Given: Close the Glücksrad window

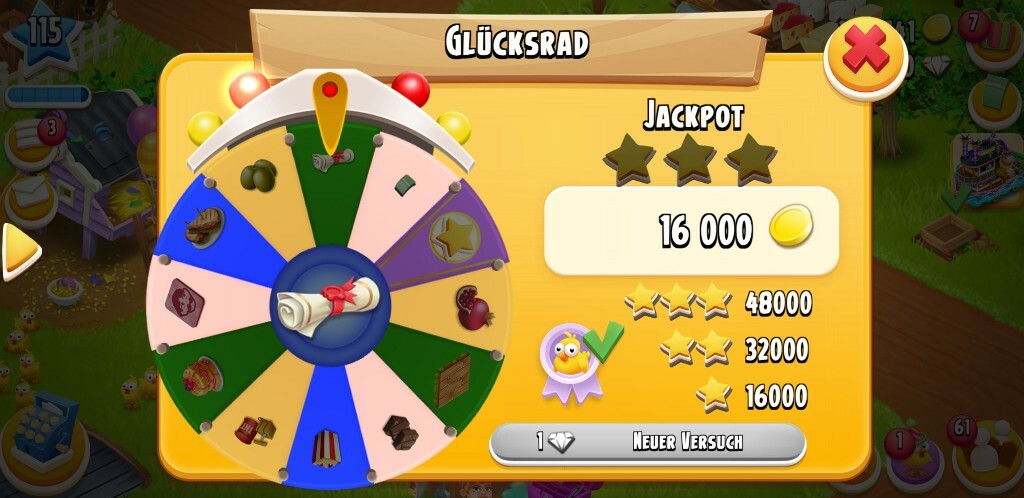Looking at the screenshot, I should (865, 55).
